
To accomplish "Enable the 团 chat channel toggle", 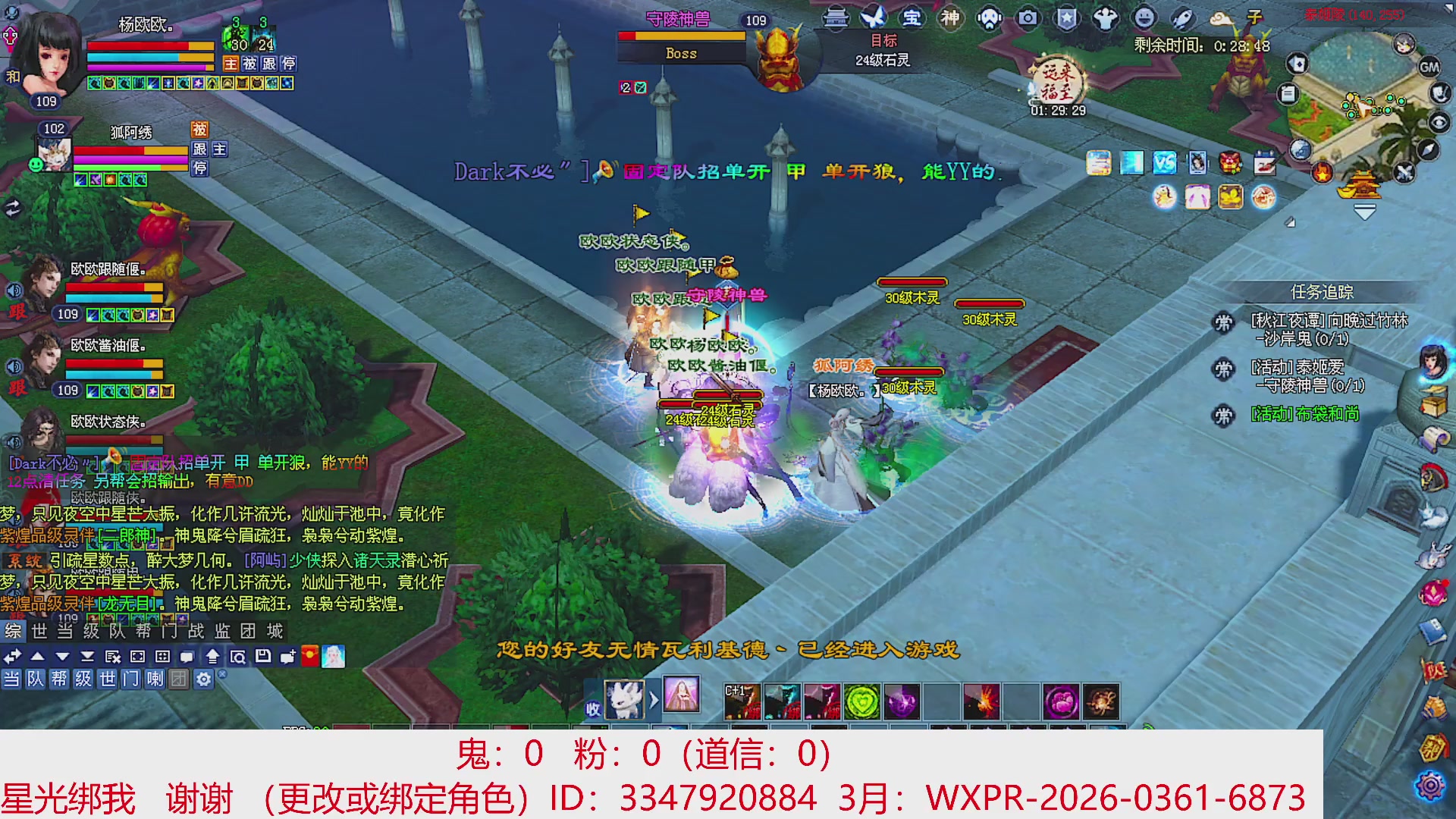I will (180, 679).
